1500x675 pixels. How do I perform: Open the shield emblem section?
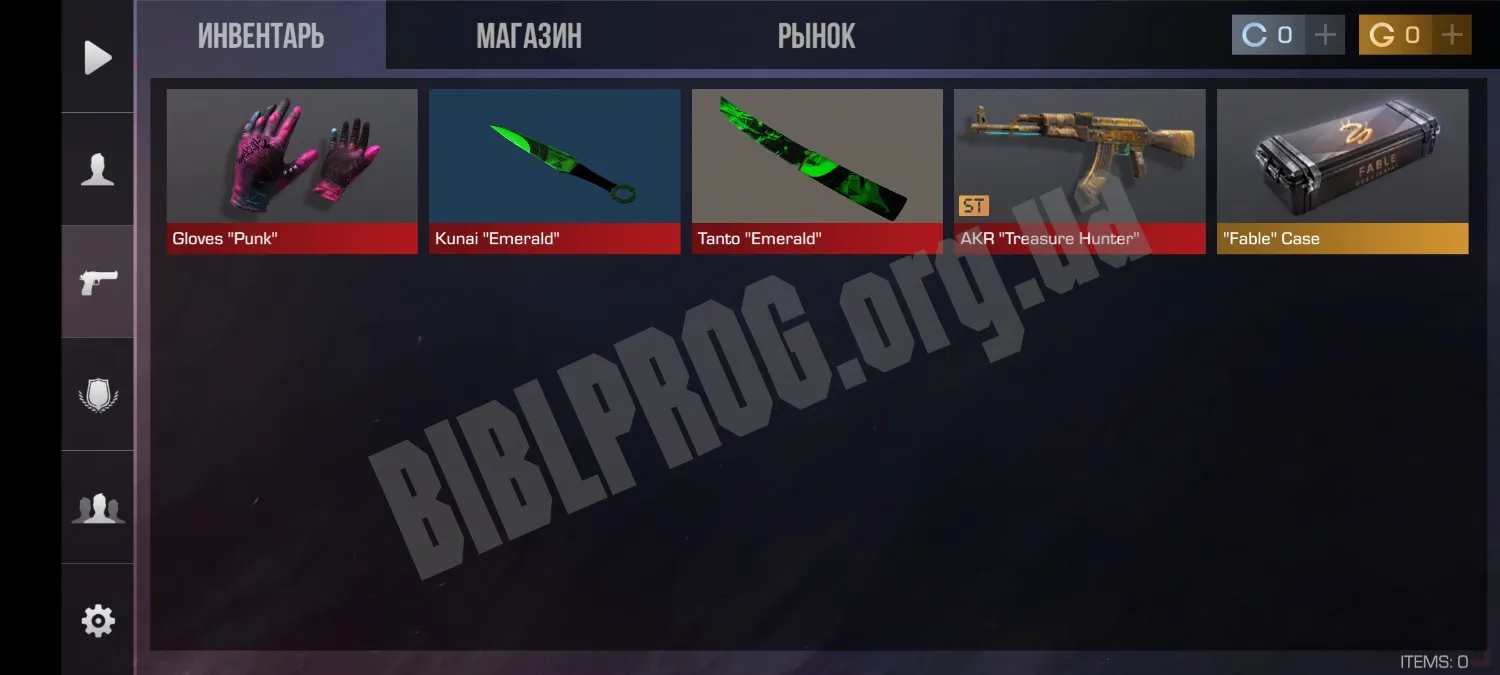[x=98, y=395]
